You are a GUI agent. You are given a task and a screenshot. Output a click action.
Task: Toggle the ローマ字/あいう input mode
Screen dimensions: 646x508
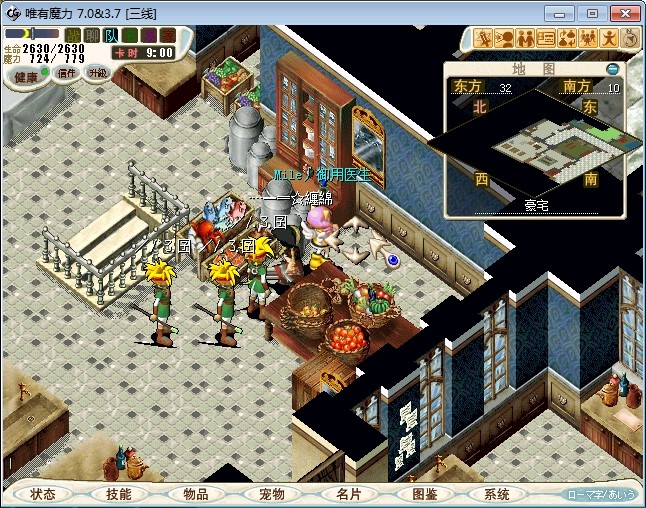(599, 494)
